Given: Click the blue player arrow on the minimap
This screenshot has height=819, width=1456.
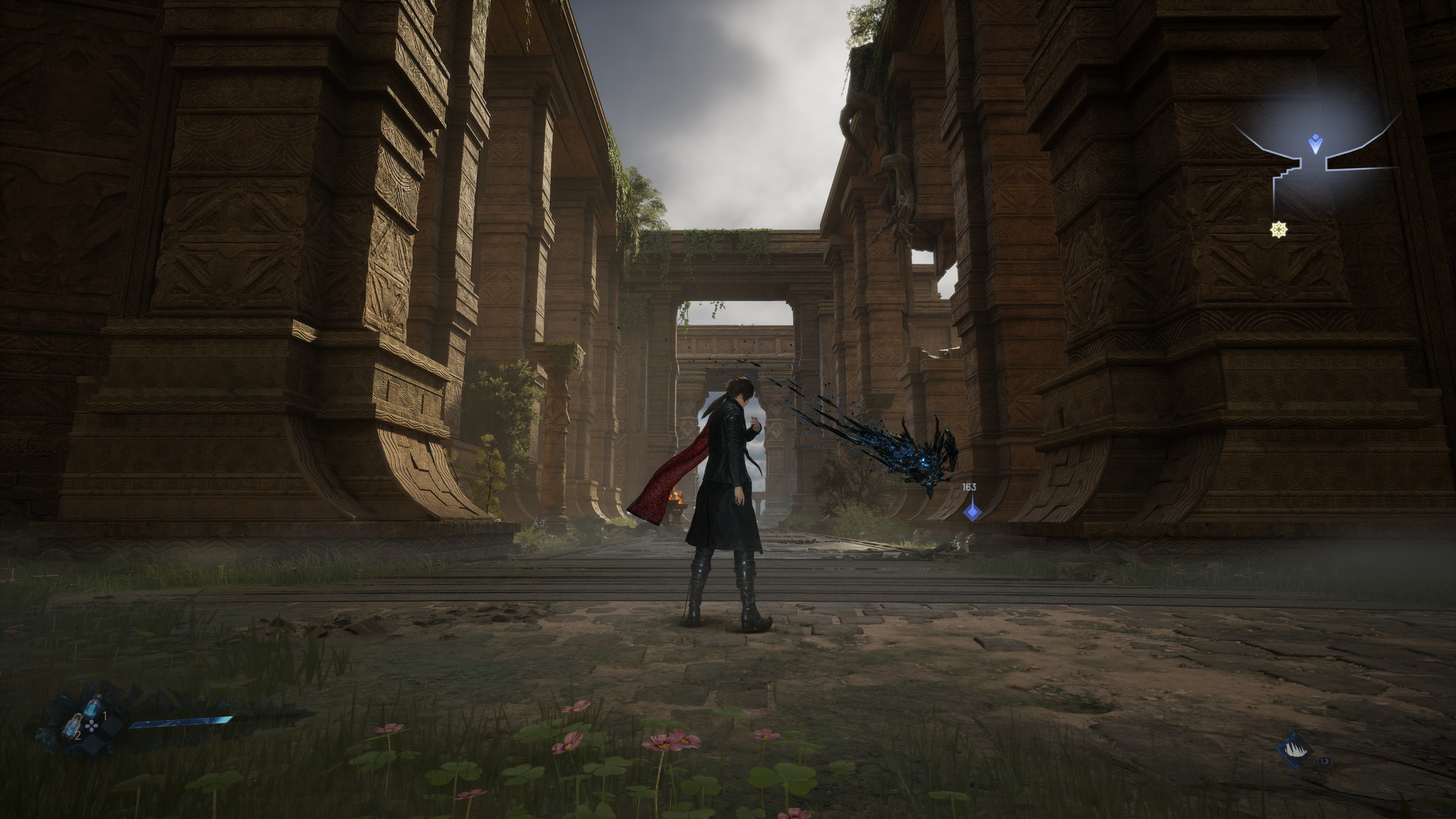Looking at the screenshot, I should click(x=1316, y=142).
